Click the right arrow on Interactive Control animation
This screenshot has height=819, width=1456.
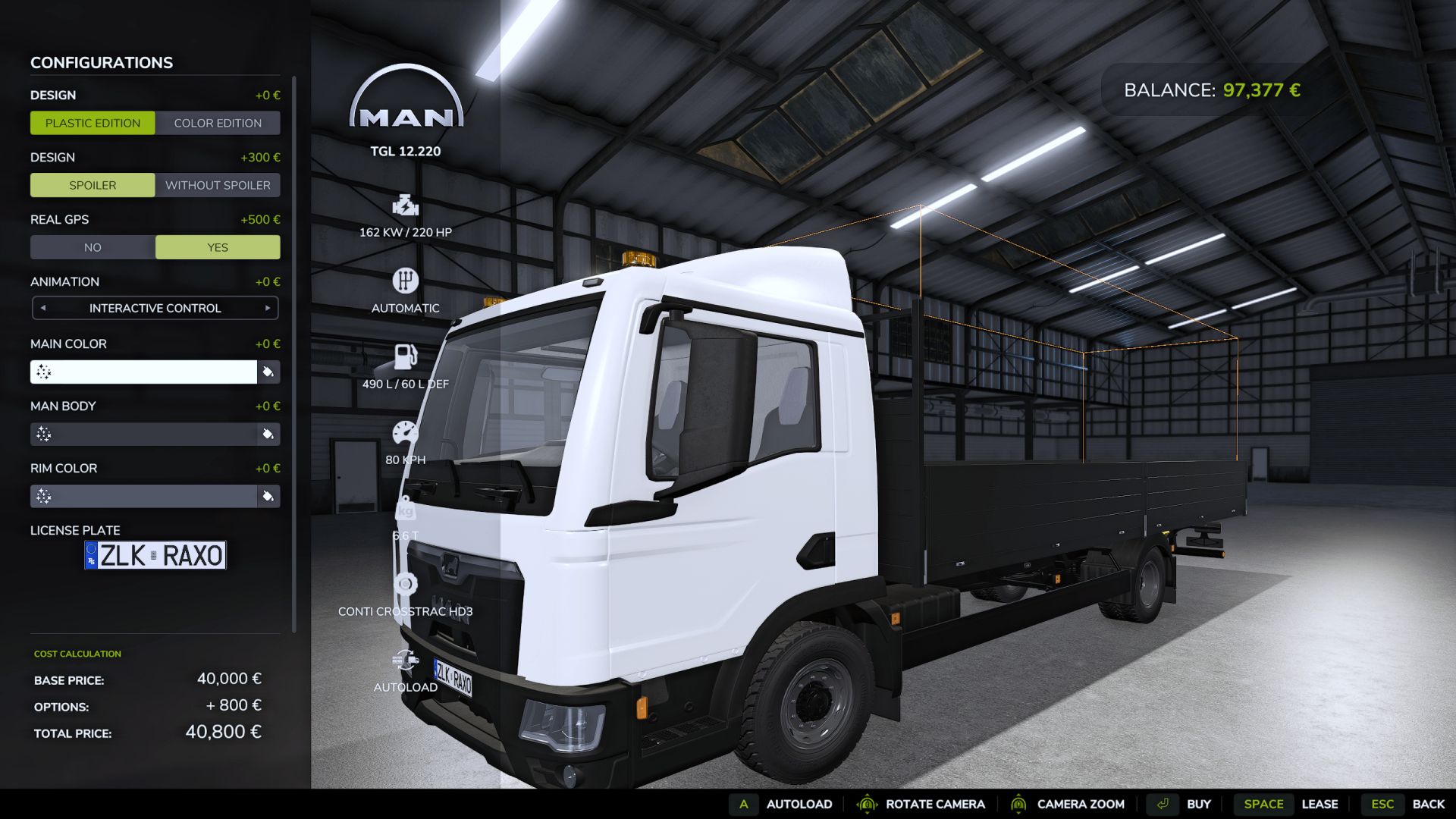(267, 308)
